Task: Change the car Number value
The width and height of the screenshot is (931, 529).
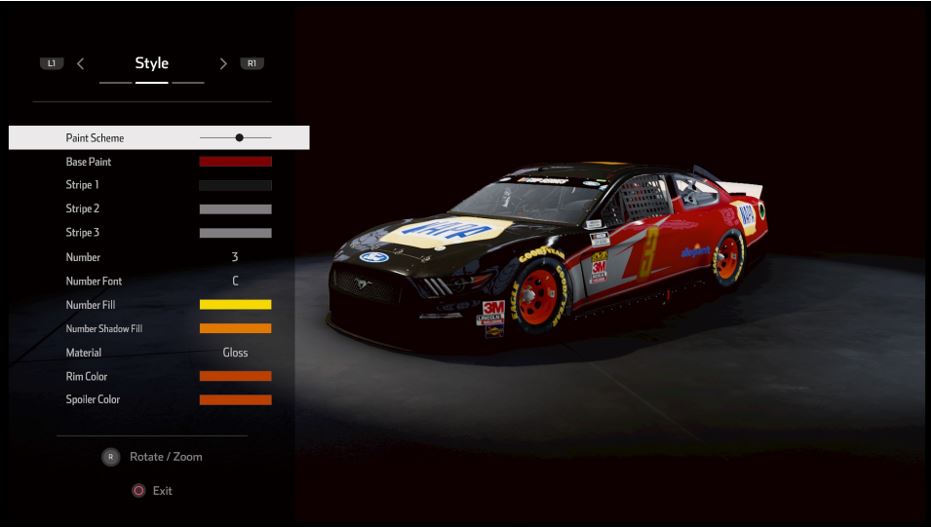Action: 235,257
